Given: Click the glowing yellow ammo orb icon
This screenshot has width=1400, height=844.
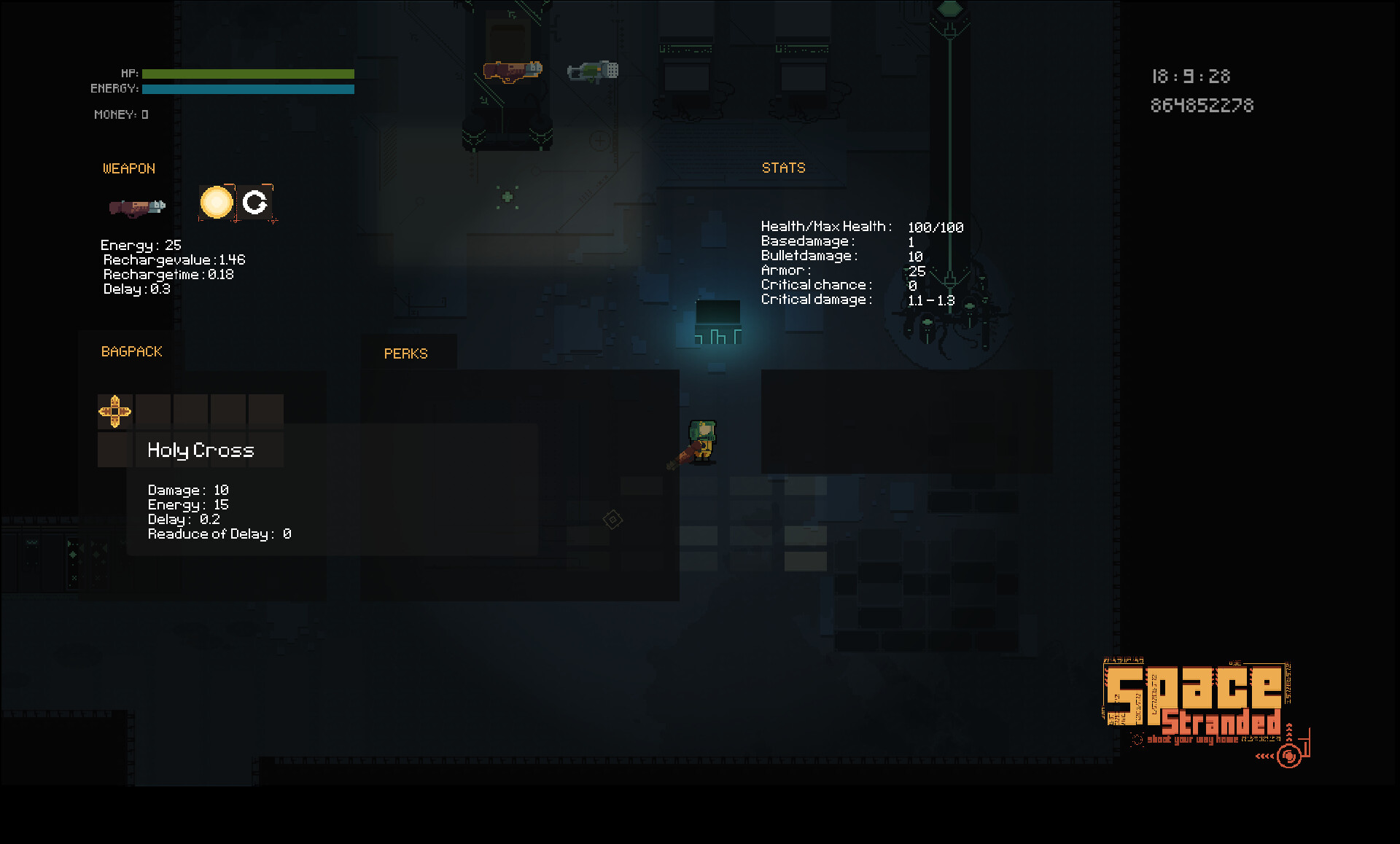Looking at the screenshot, I should [x=217, y=203].
